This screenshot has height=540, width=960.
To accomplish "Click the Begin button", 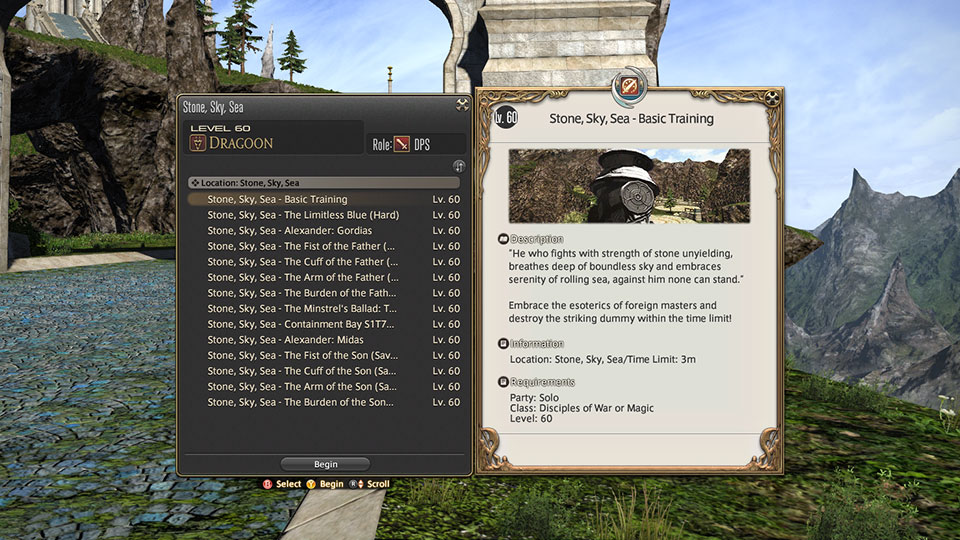I will click(325, 464).
